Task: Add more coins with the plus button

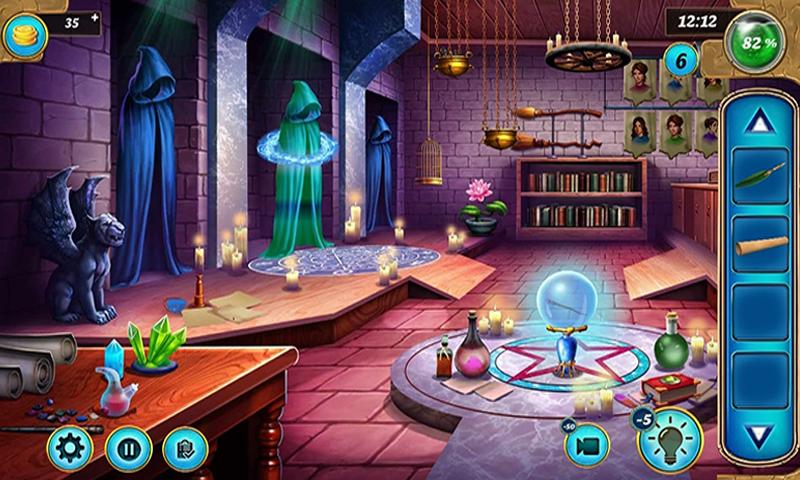Action: 94,18
